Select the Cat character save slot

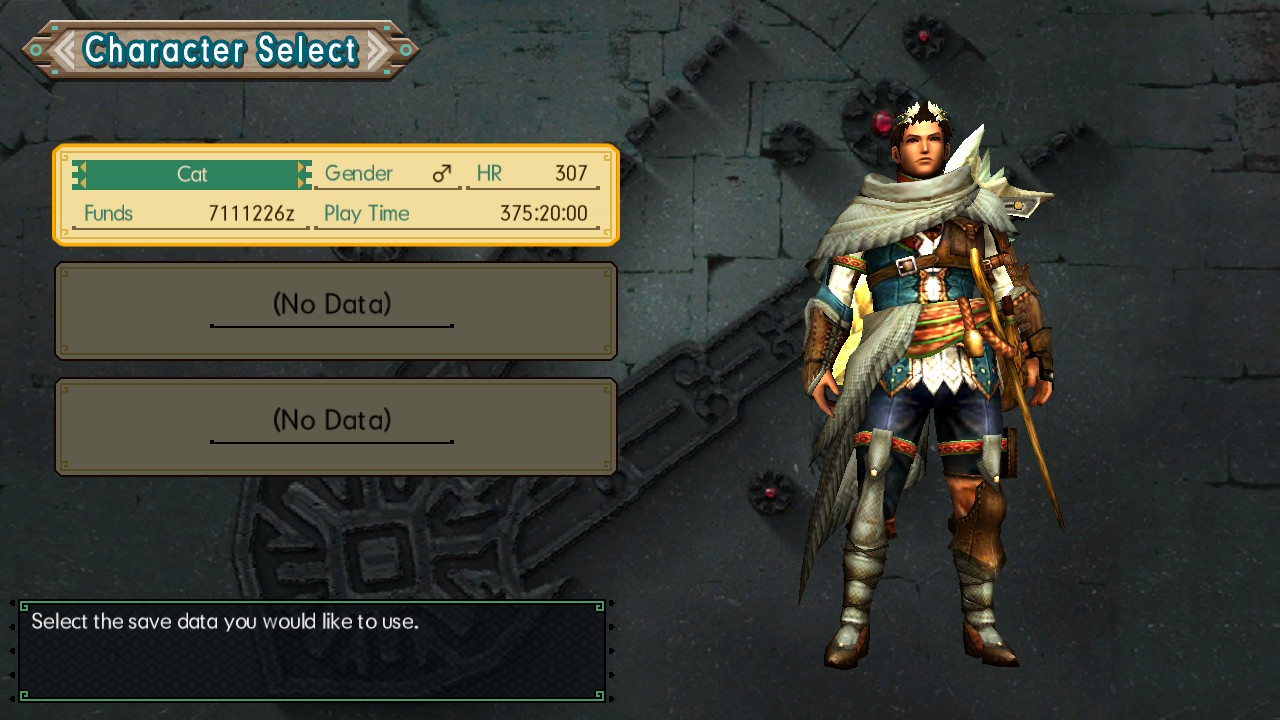click(336, 195)
